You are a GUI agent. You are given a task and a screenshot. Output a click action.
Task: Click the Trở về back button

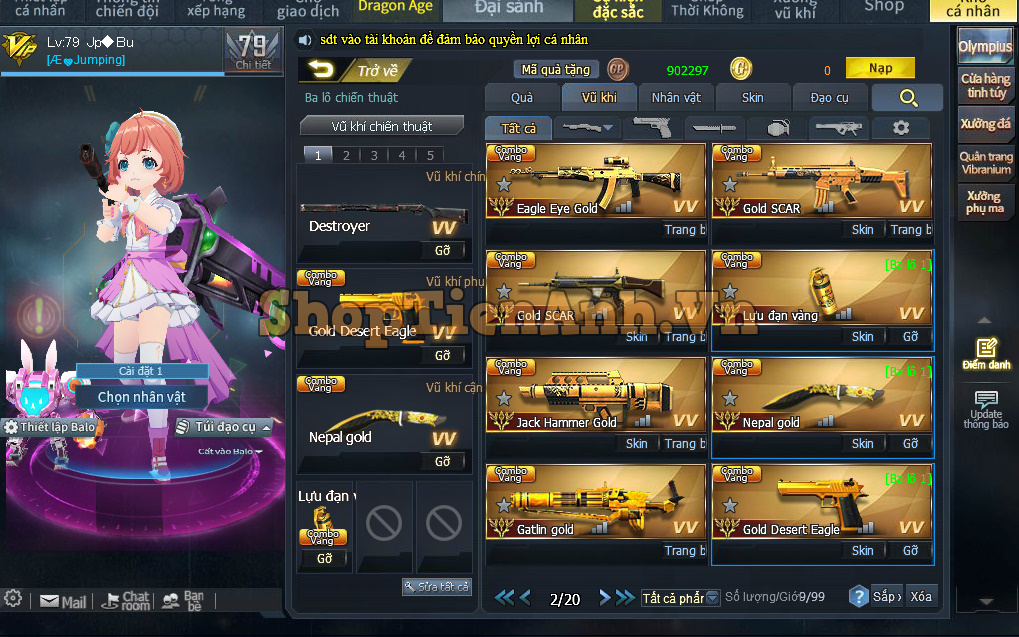click(x=353, y=70)
